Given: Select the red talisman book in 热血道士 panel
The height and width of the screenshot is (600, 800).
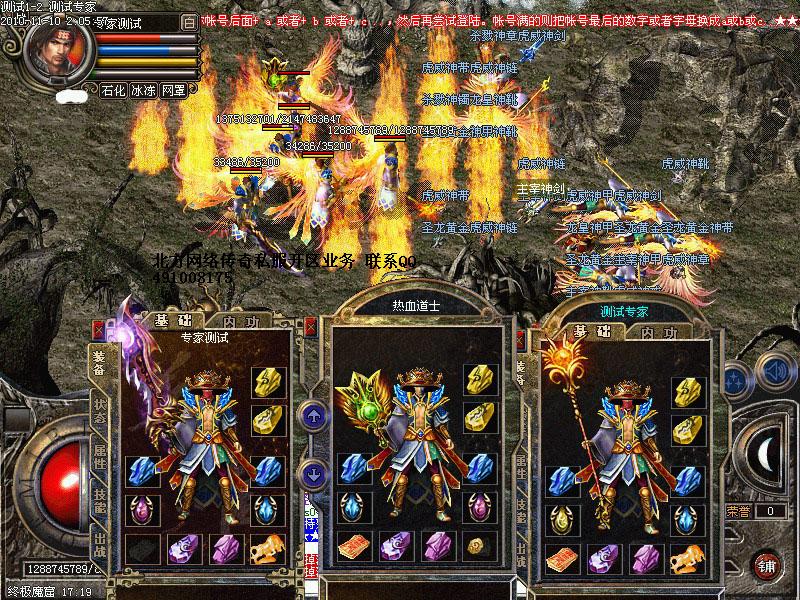Looking at the screenshot, I should (349, 548).
